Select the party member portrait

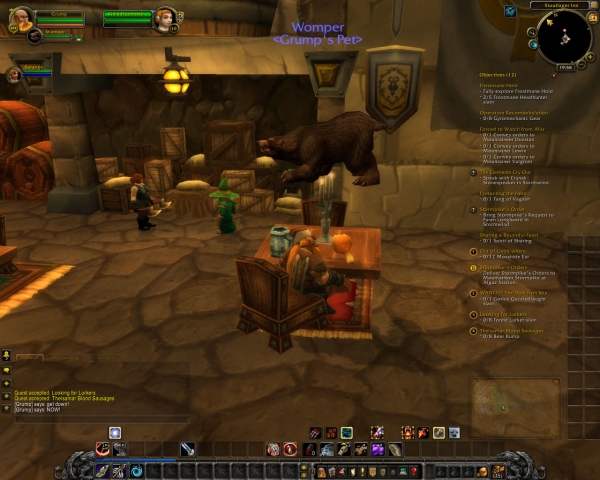point(15,74)
